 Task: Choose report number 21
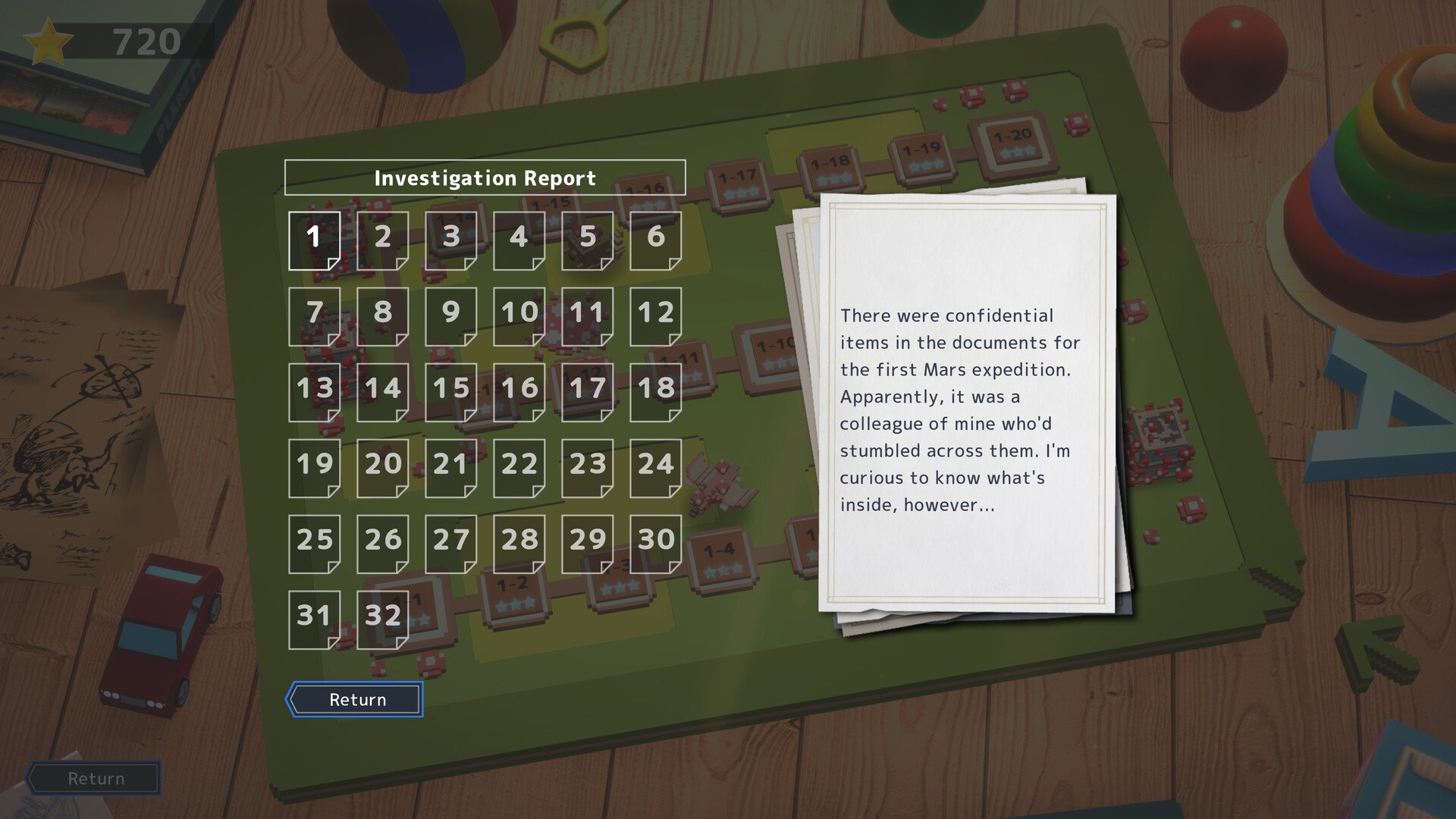click(450, 467)
